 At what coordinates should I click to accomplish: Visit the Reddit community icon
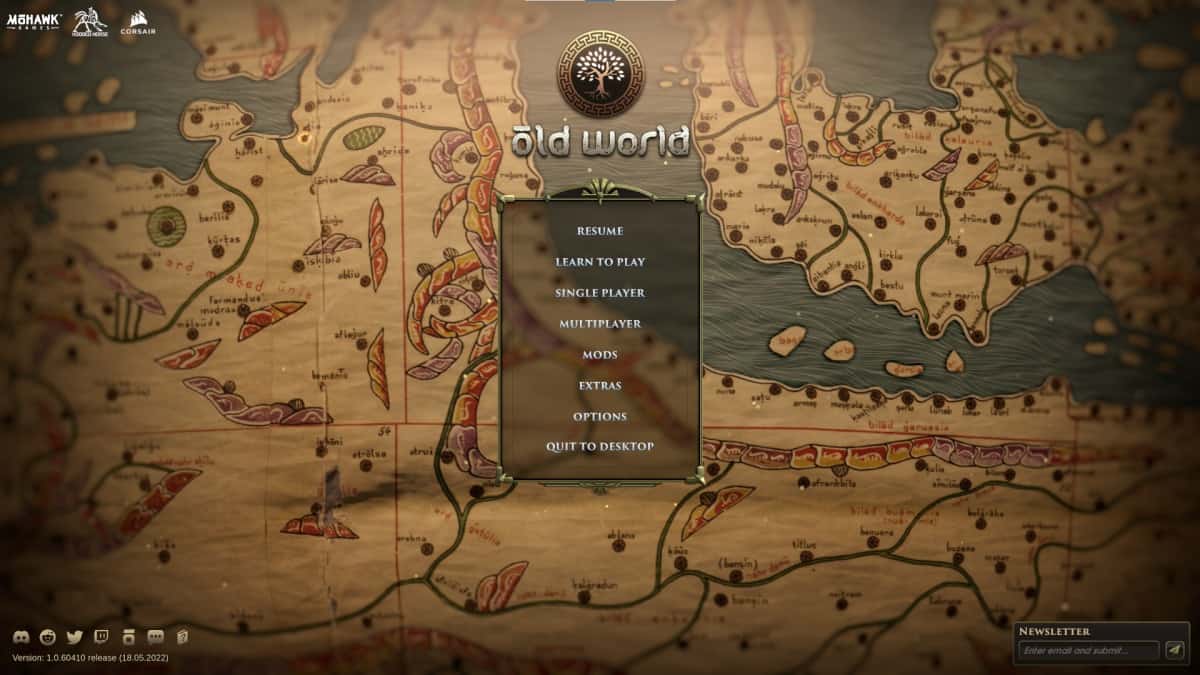pos(47,637)
